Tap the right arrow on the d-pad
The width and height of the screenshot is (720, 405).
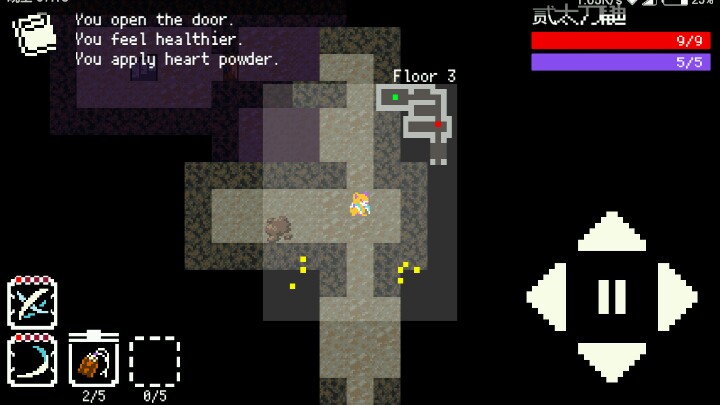coord(675,297)
